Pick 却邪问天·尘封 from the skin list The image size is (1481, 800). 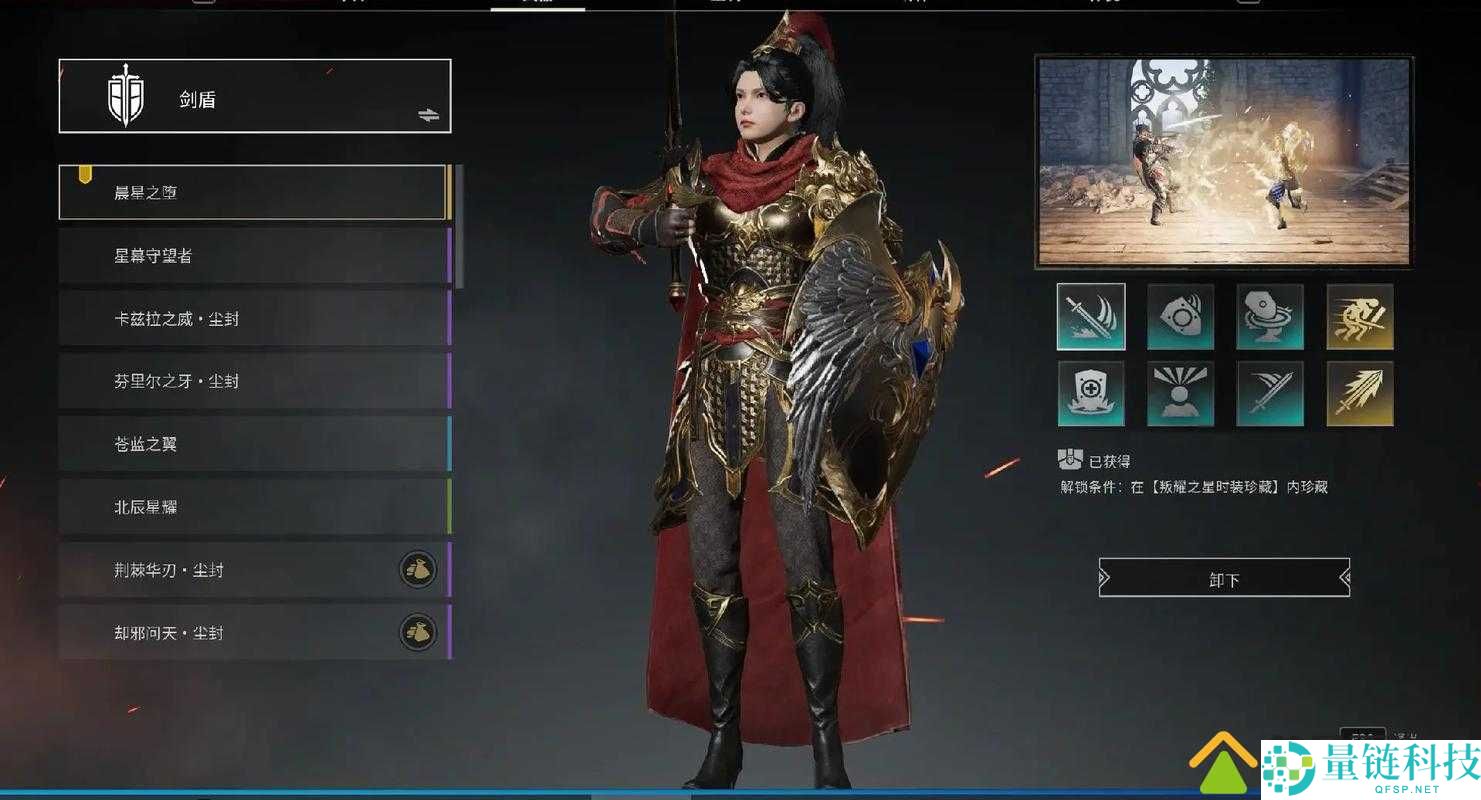(230, 633)
